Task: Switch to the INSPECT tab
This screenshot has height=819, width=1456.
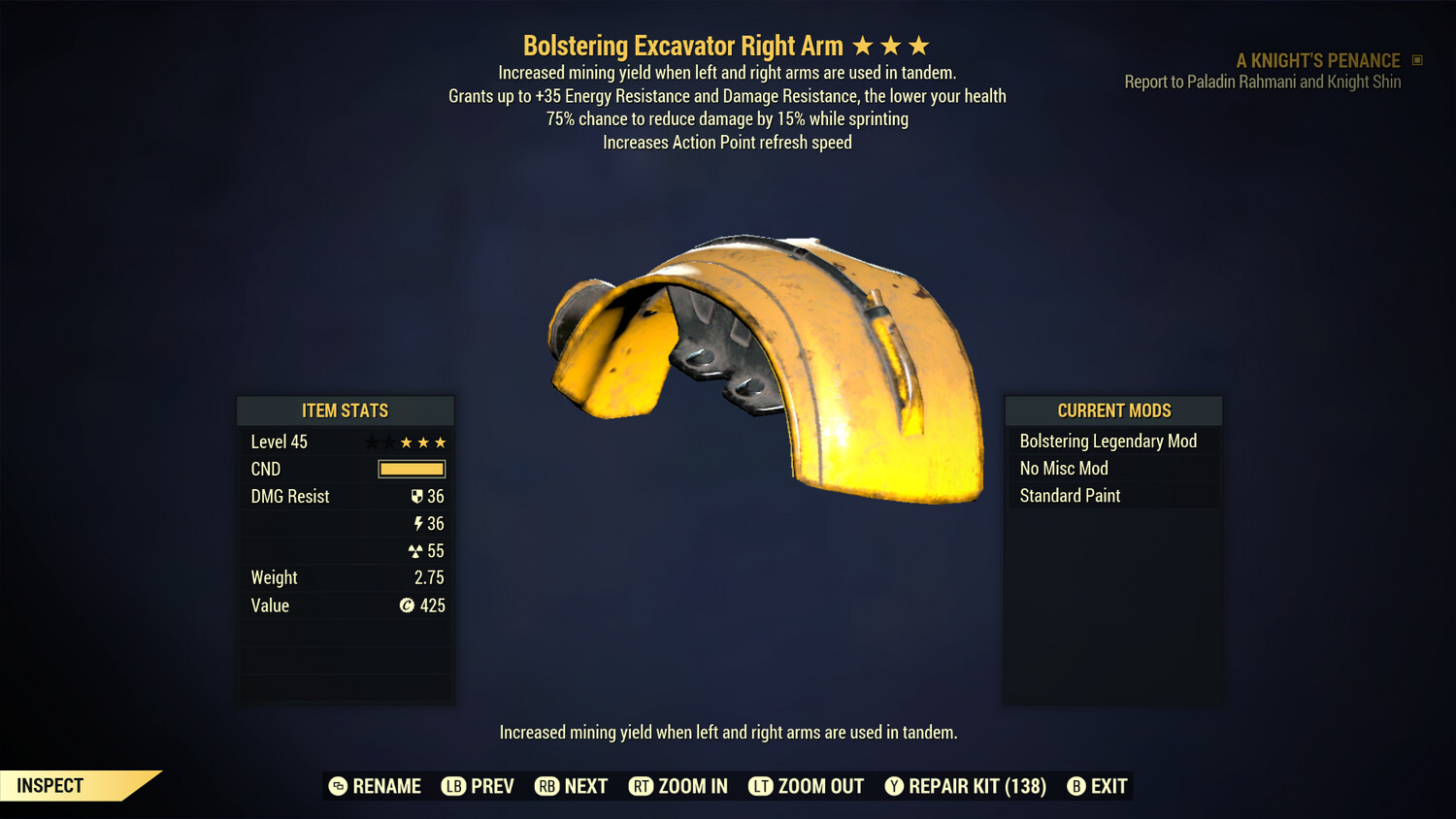Action: click(49, 785)
